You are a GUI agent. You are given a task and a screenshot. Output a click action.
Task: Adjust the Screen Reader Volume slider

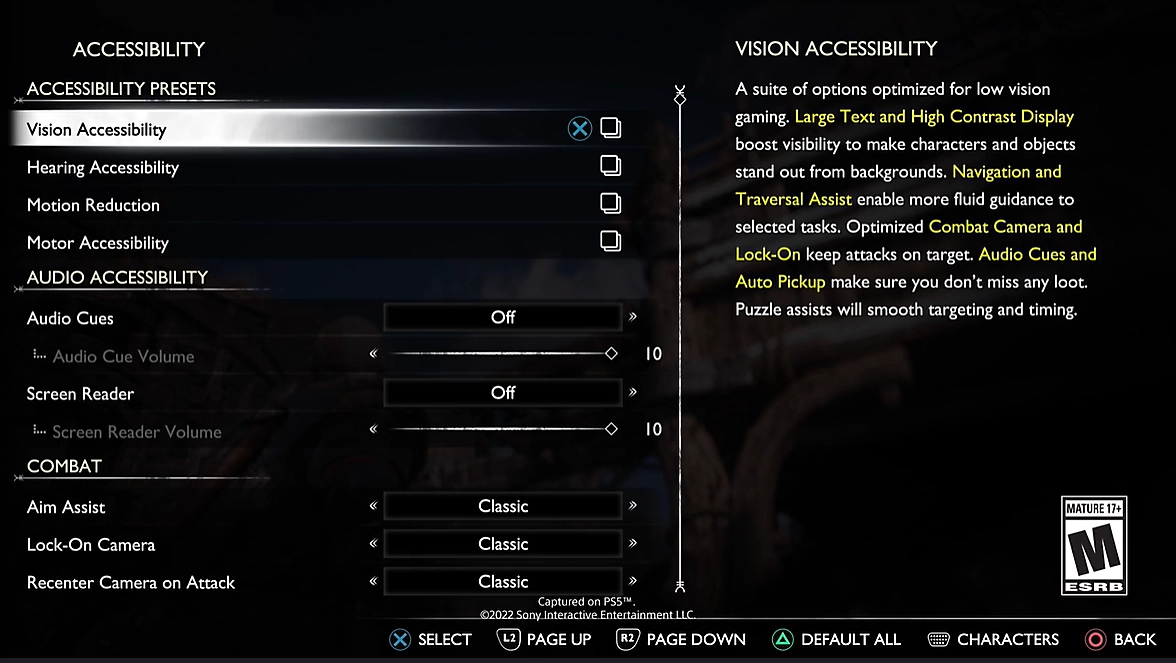click(500, 430)
